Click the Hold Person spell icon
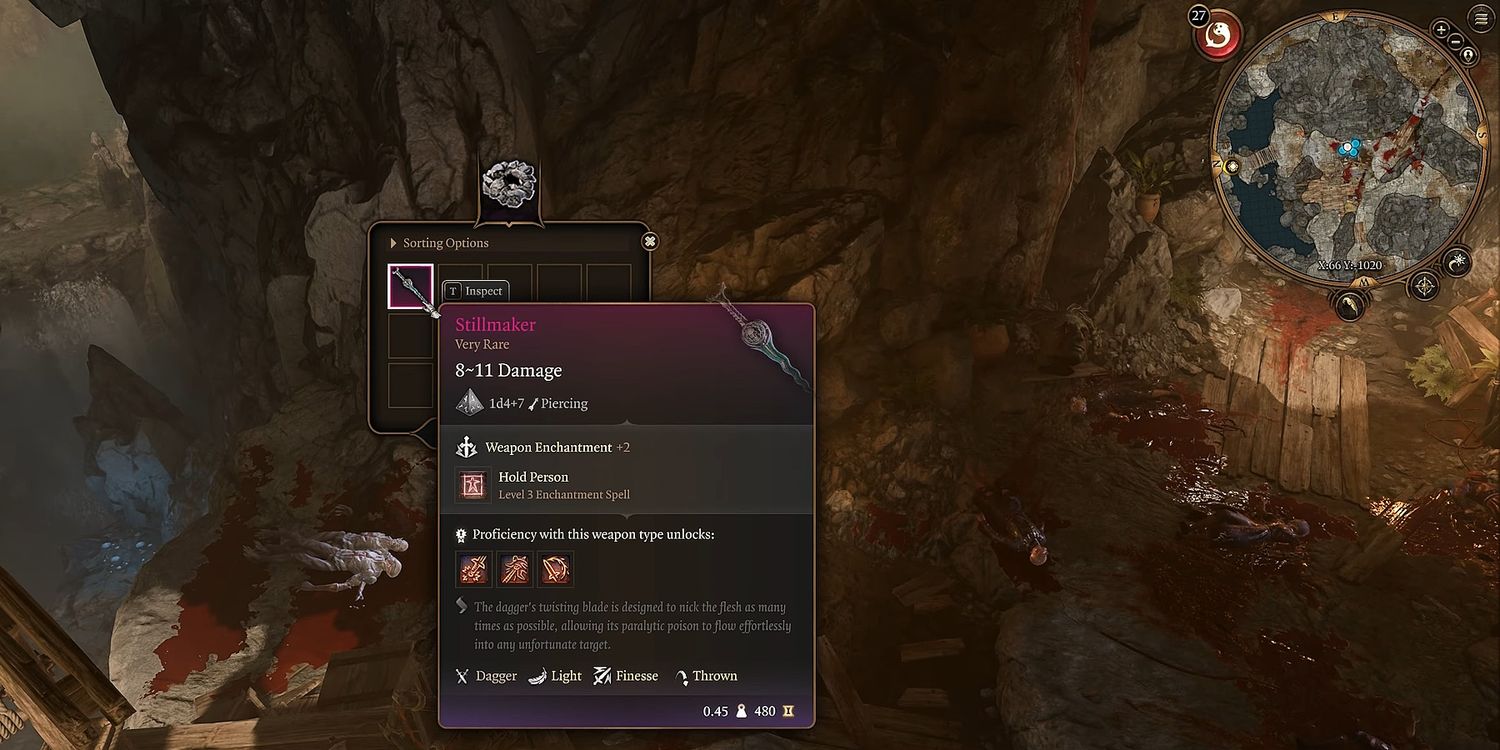Viewport: 1500px width, 750px height. pos(471,485)
